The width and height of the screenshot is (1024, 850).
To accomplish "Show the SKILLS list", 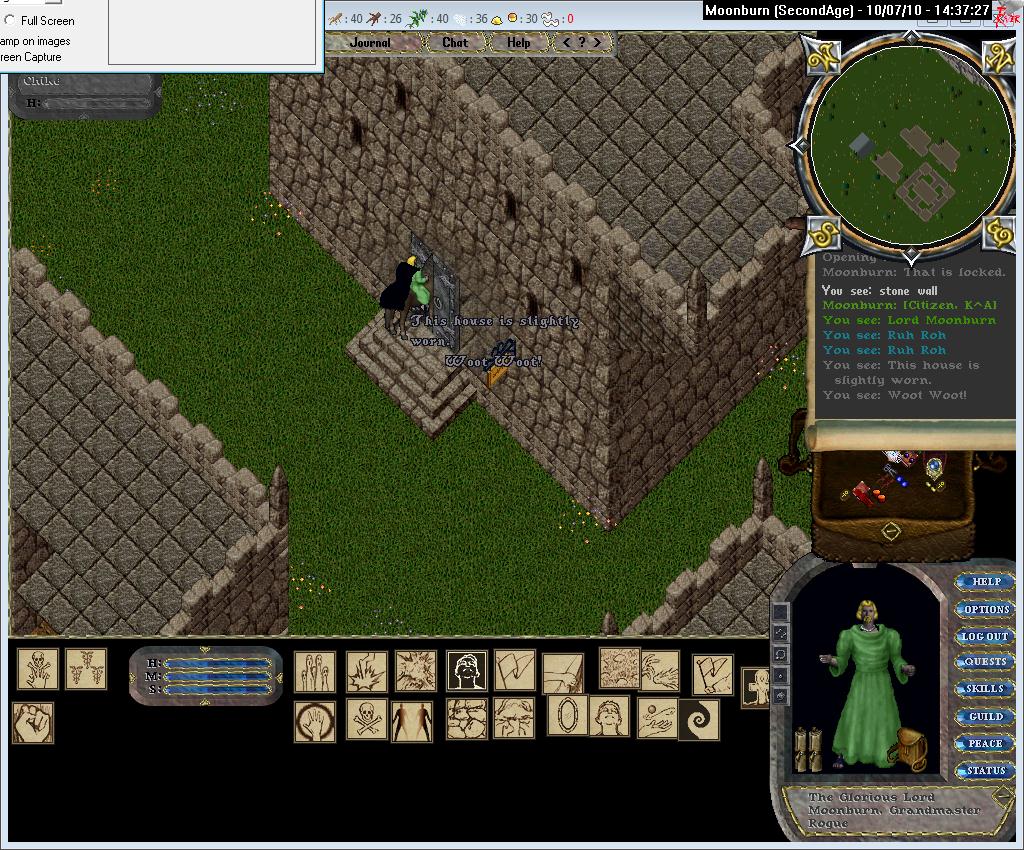I will (985, 689).
